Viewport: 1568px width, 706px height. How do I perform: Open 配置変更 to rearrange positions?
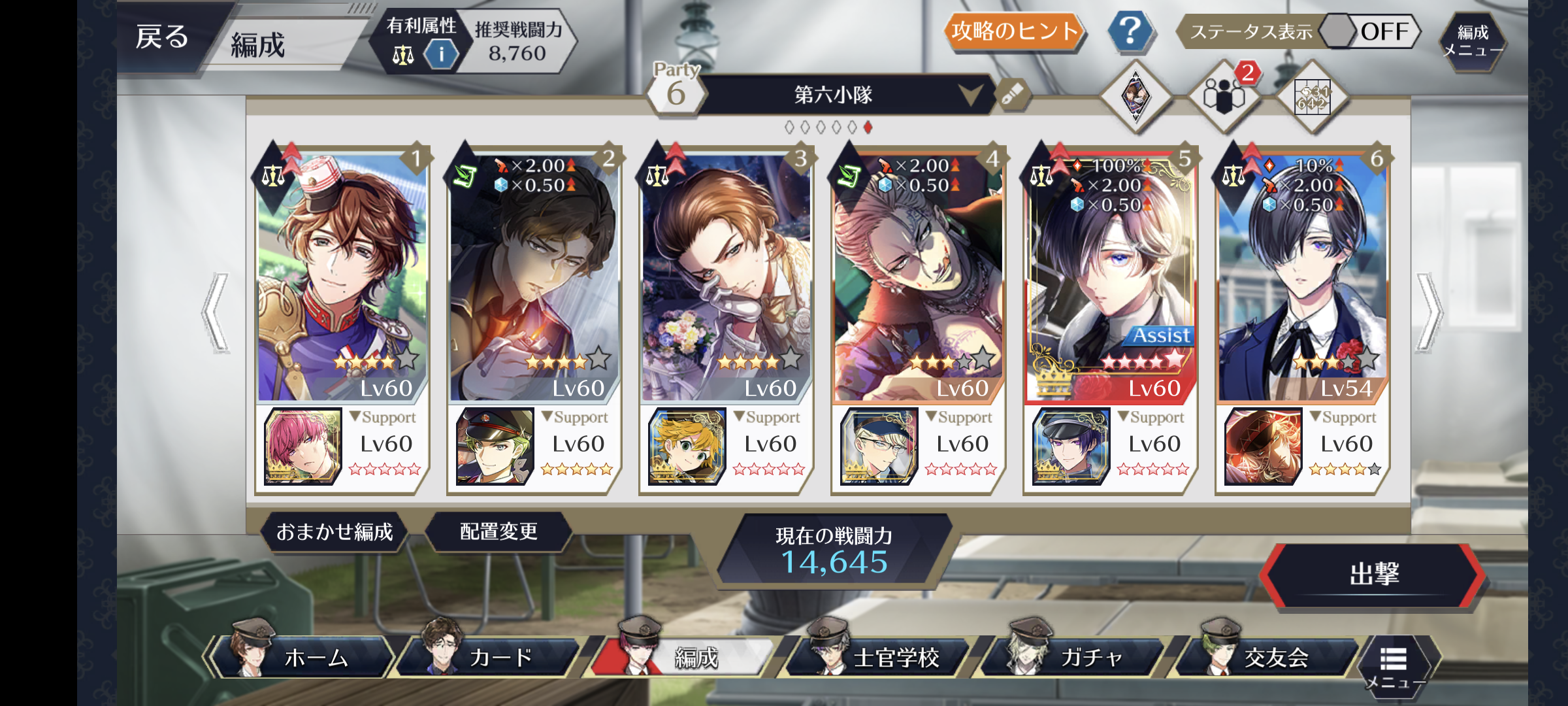pyautogui.click(x=498, y=532)
